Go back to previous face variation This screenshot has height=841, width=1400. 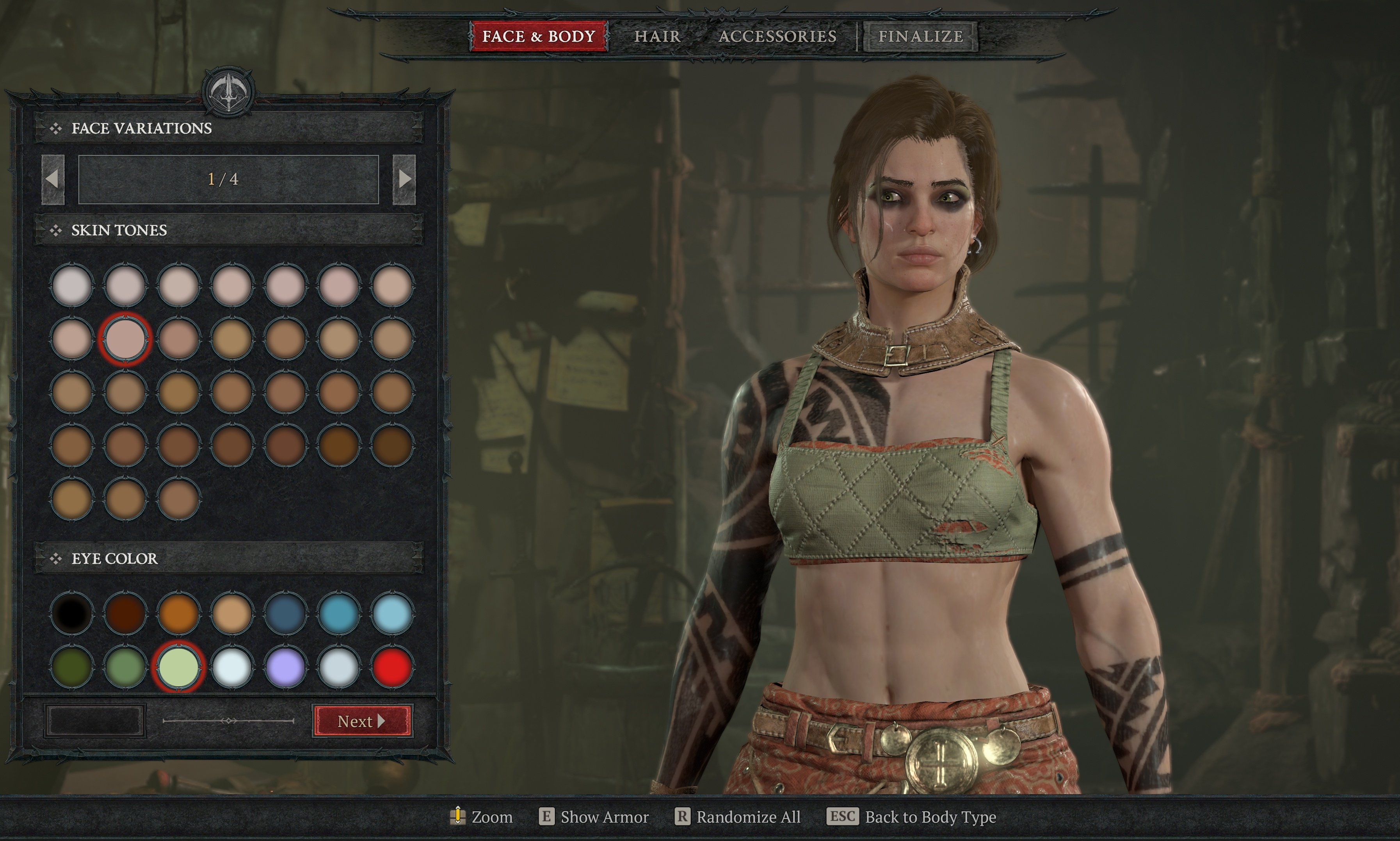coord(53,179)
